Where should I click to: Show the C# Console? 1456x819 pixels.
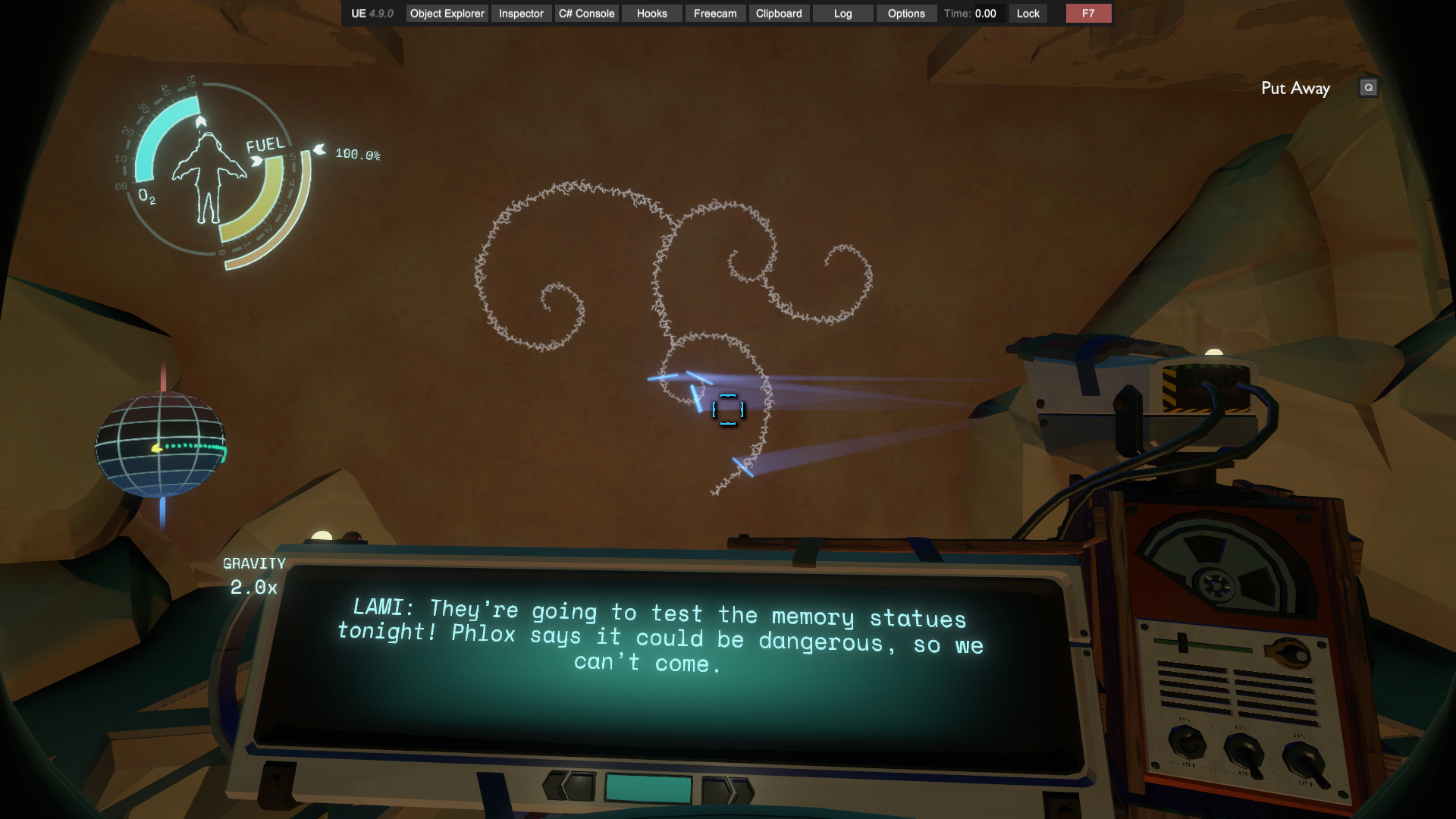586,14
